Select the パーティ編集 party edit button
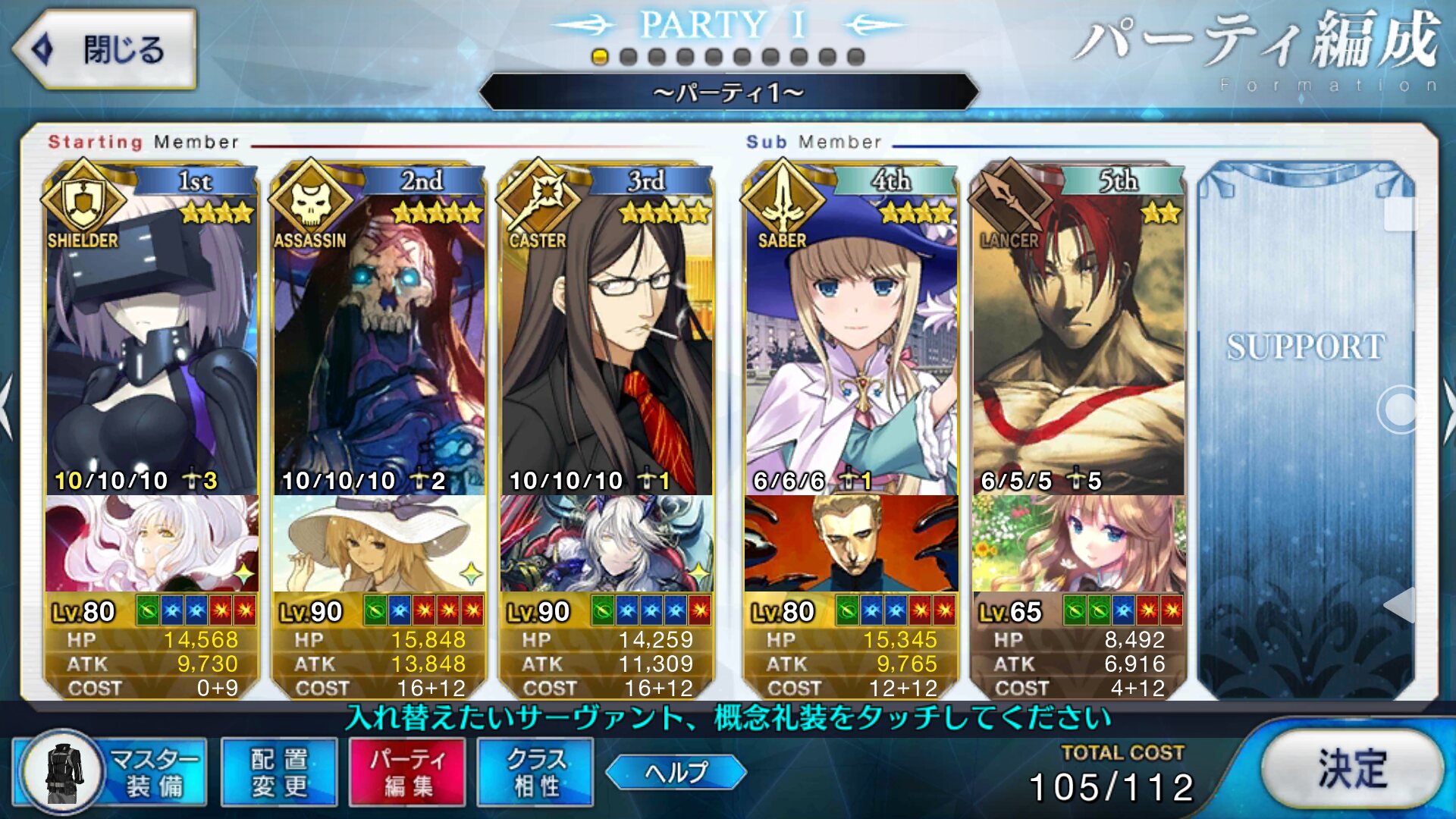Viewport: 1456px width, 819px height. pyautogui.click(x=407, y=772)
